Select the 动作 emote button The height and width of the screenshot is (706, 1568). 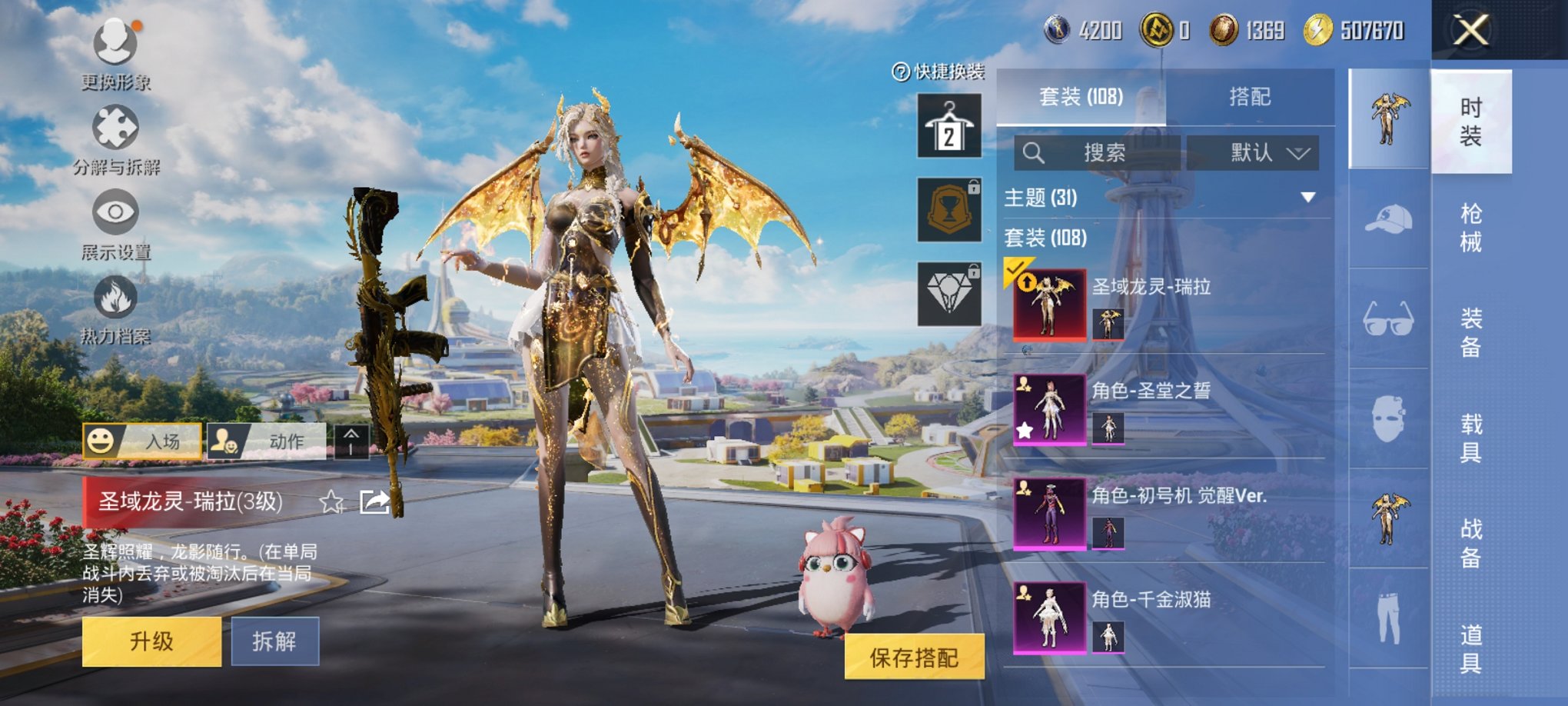point(266,441)
